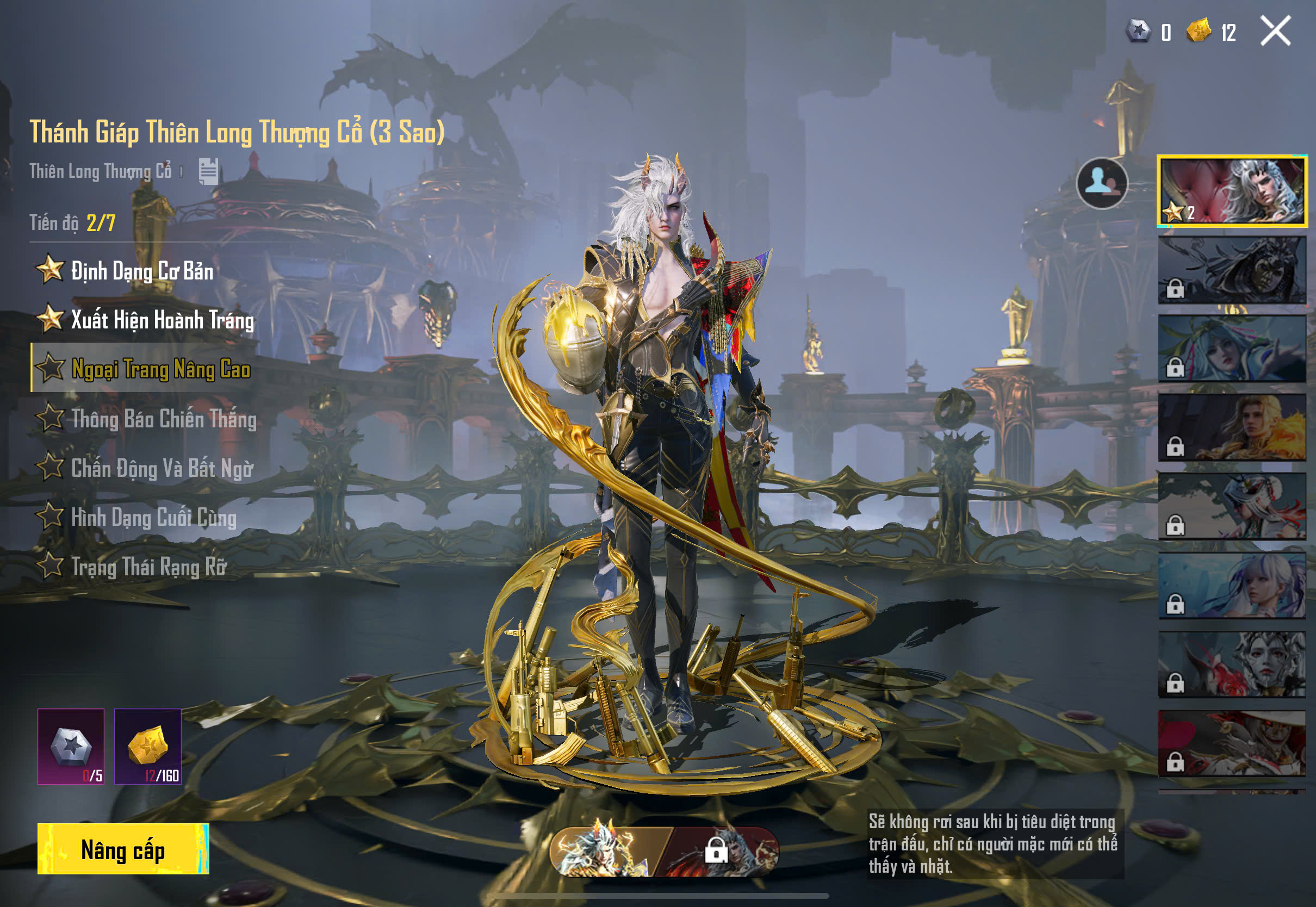Select the Định Dạng Cơ Bản level
Screen dimensions: 1316x907
tap(142, 270)
